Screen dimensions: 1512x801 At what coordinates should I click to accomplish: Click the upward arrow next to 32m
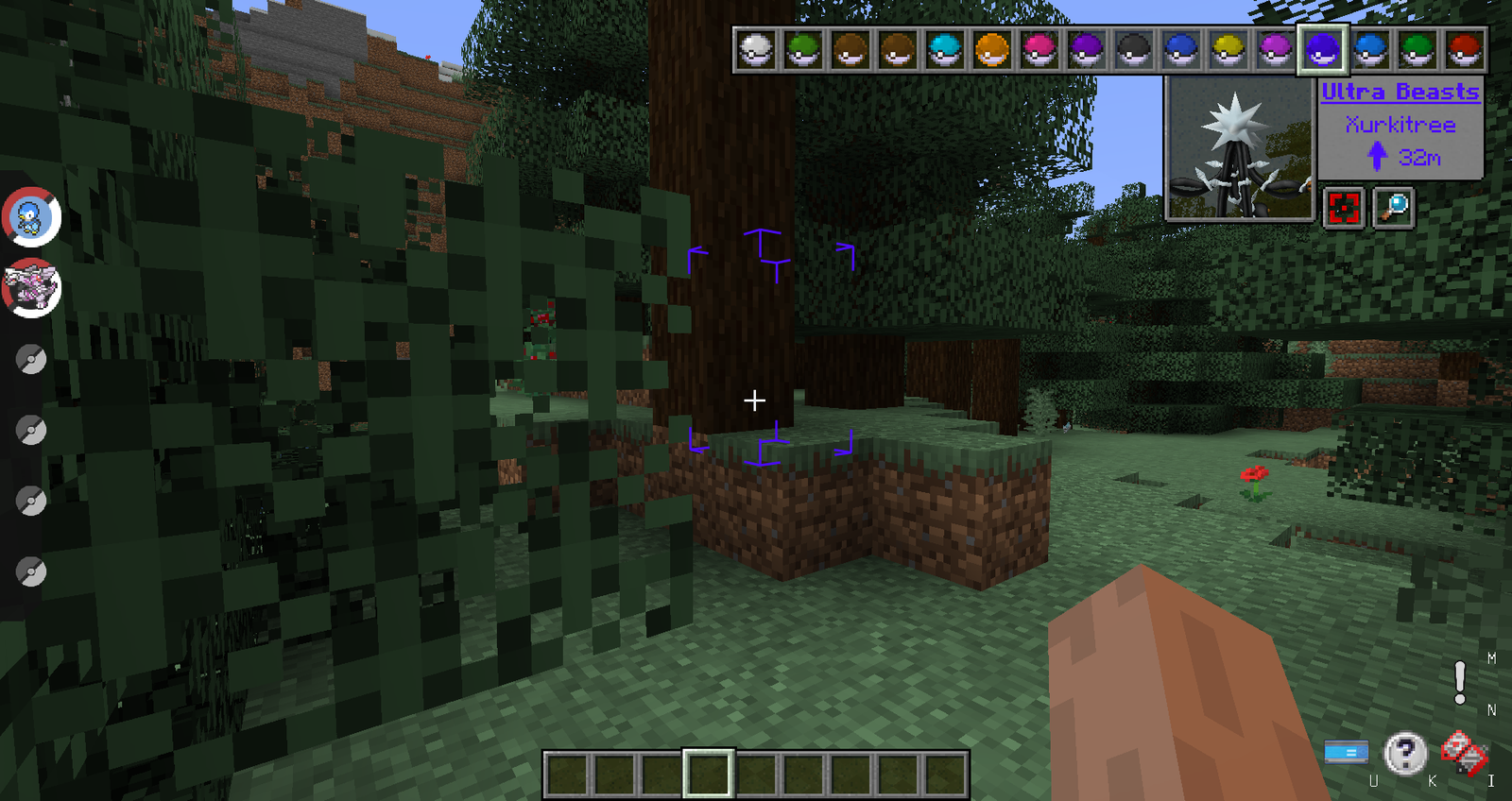(1380, 156)
